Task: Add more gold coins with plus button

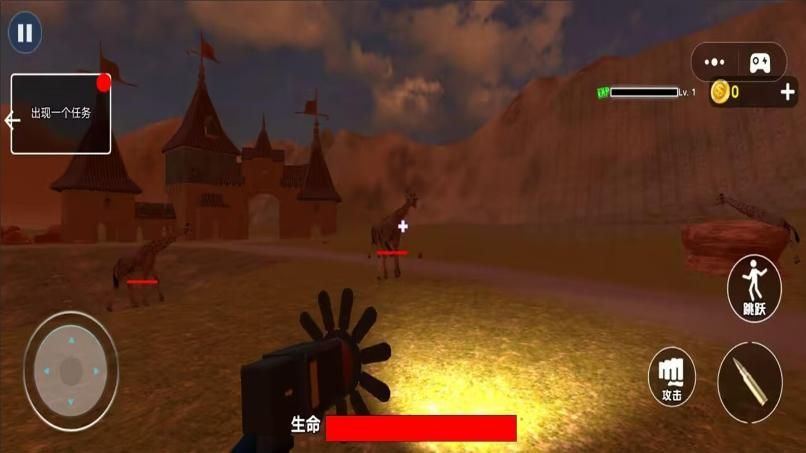Action: 787,93
